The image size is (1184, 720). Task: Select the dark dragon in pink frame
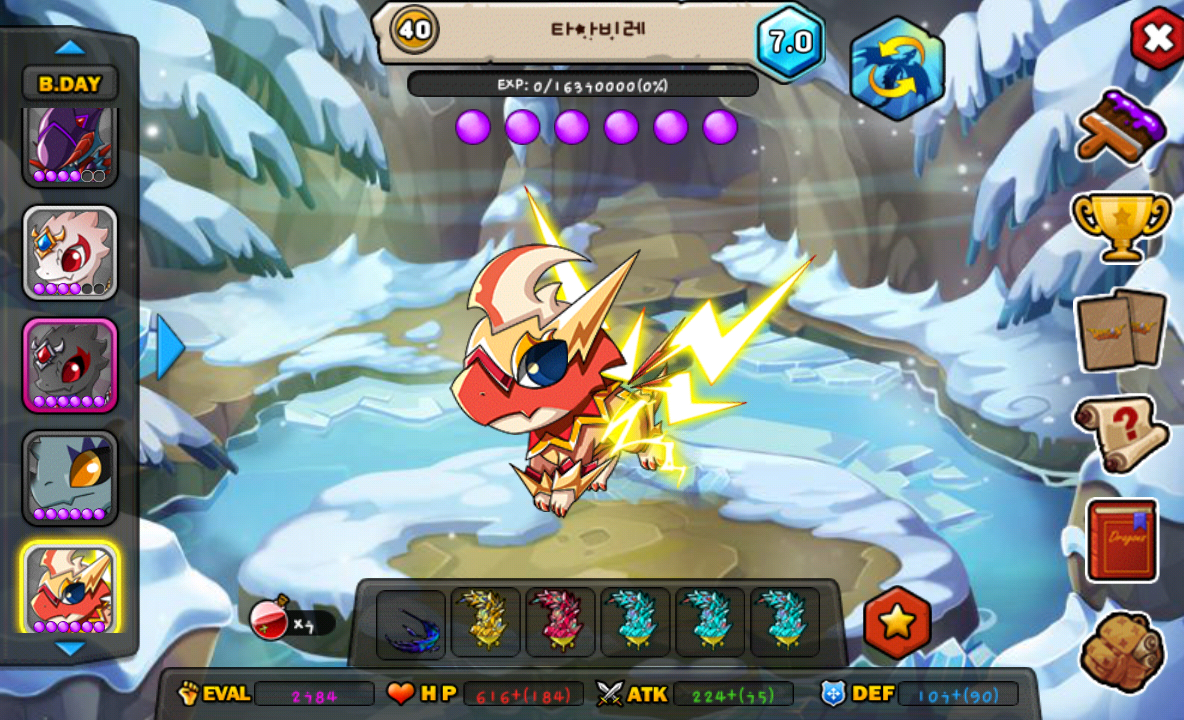[70, 364]
